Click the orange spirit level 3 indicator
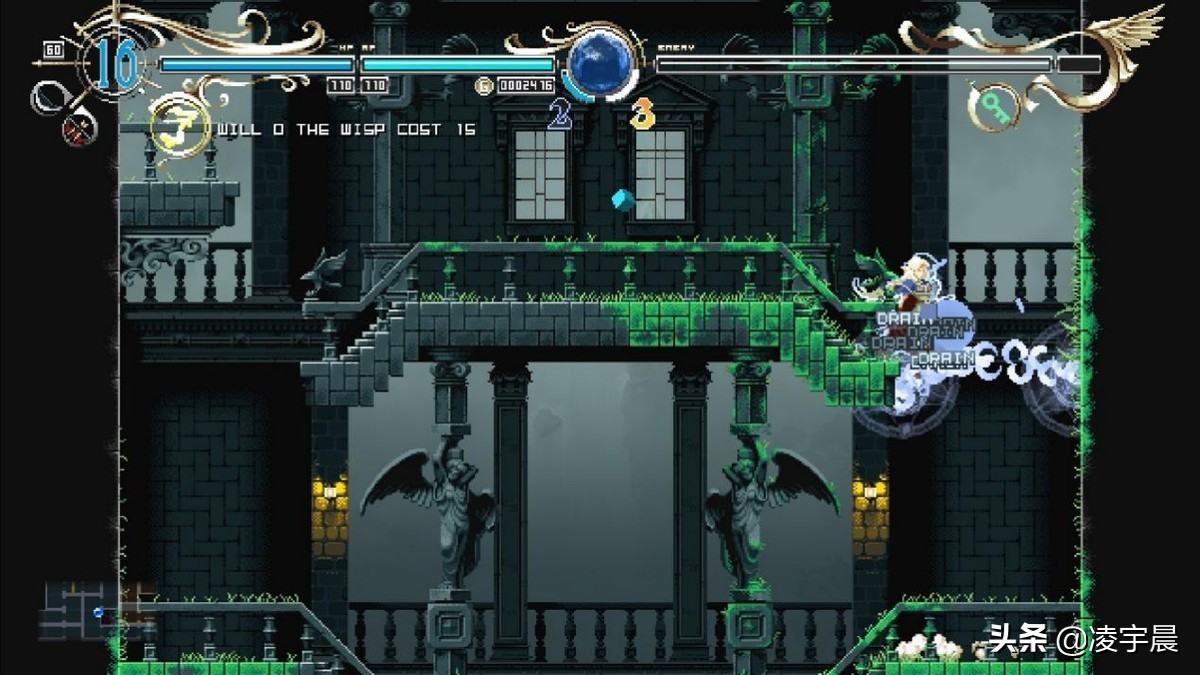The width and height of the screenshot is (1200, 675). (x=641, y=115)
